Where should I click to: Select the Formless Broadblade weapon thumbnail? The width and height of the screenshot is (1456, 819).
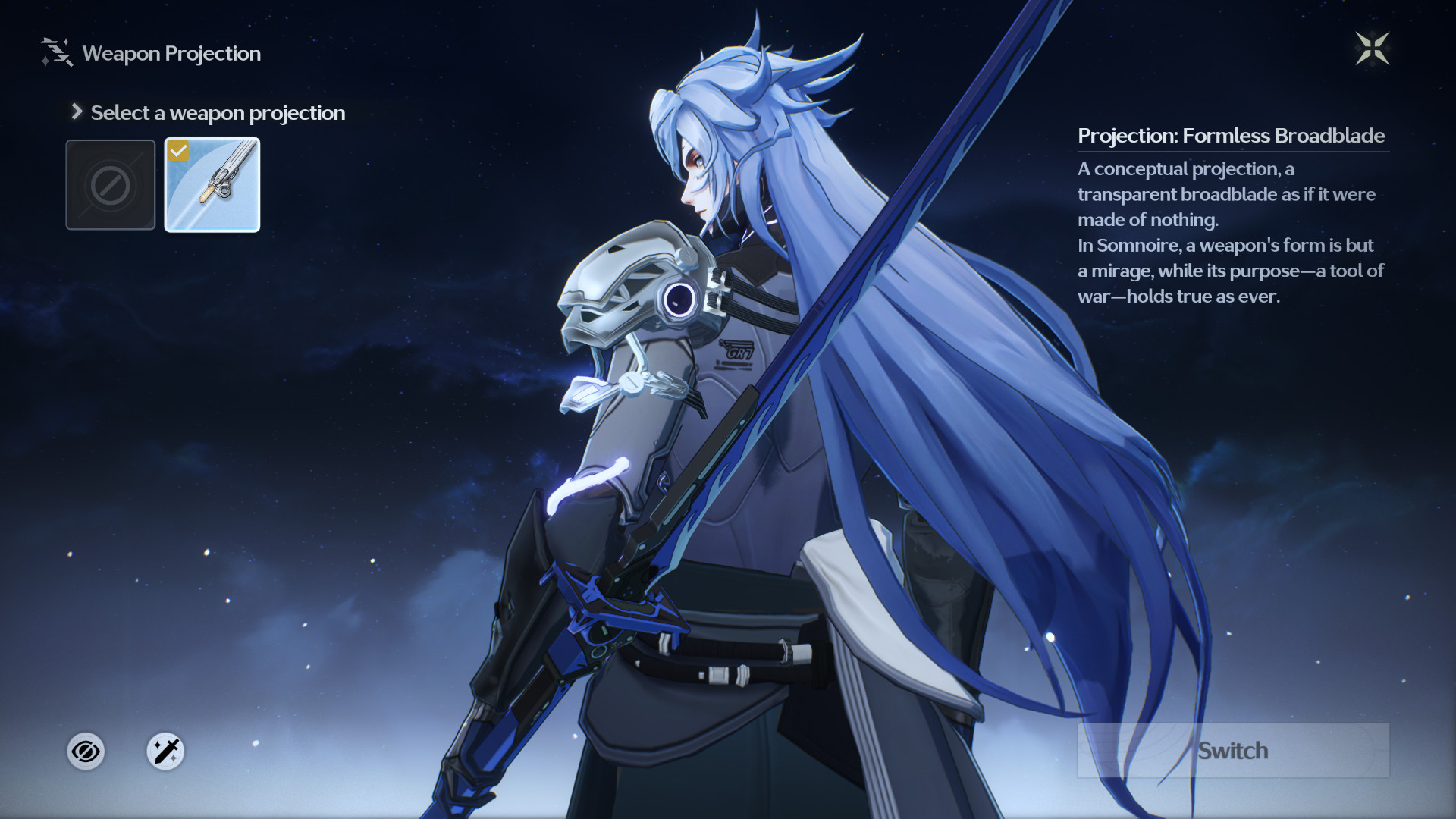212,184
